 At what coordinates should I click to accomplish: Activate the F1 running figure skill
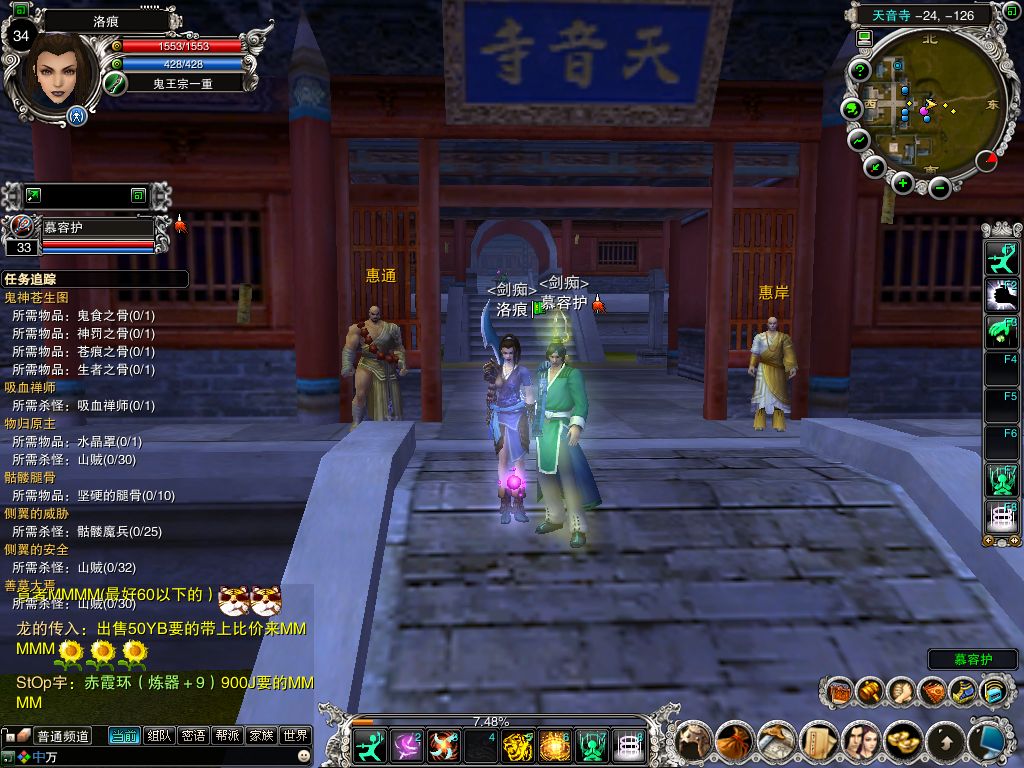tap(1001, 261)
